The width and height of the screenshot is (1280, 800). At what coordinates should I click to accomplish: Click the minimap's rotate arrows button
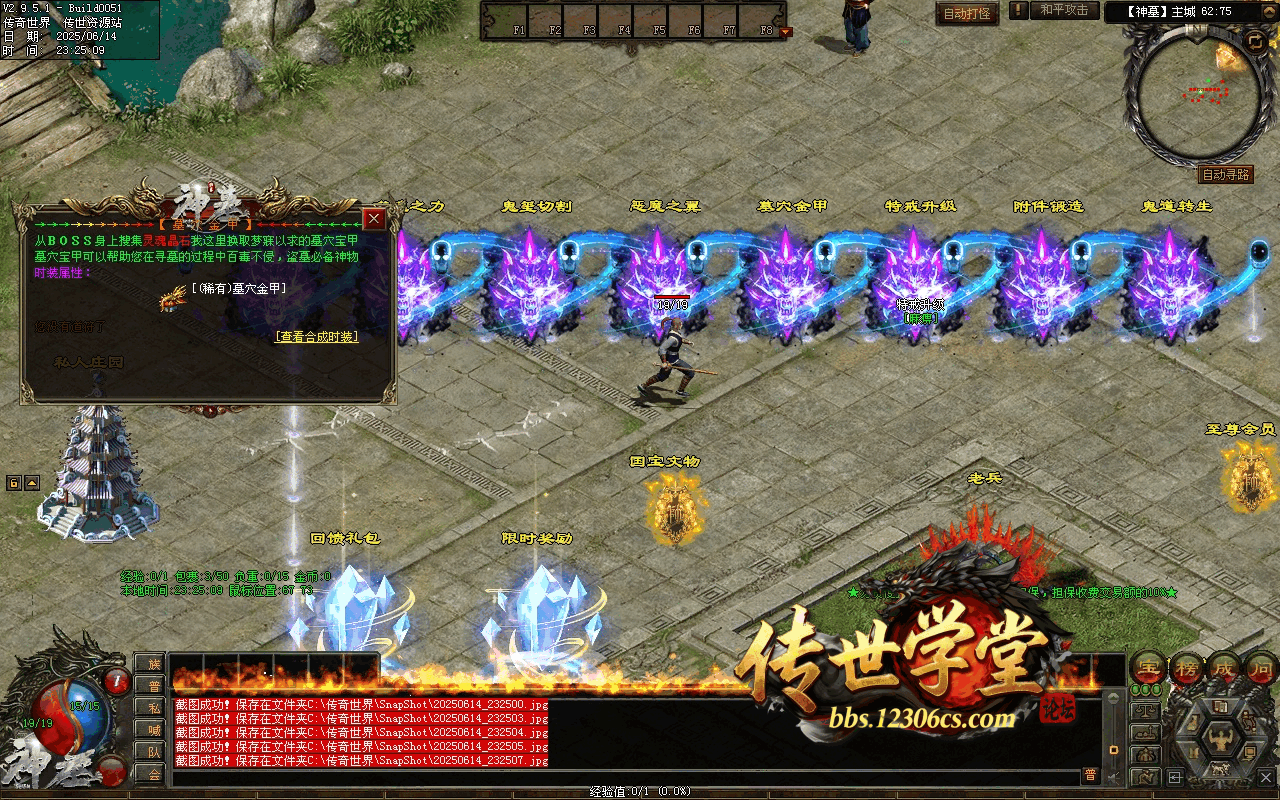pyautogui.click(x=1254, y=40)
